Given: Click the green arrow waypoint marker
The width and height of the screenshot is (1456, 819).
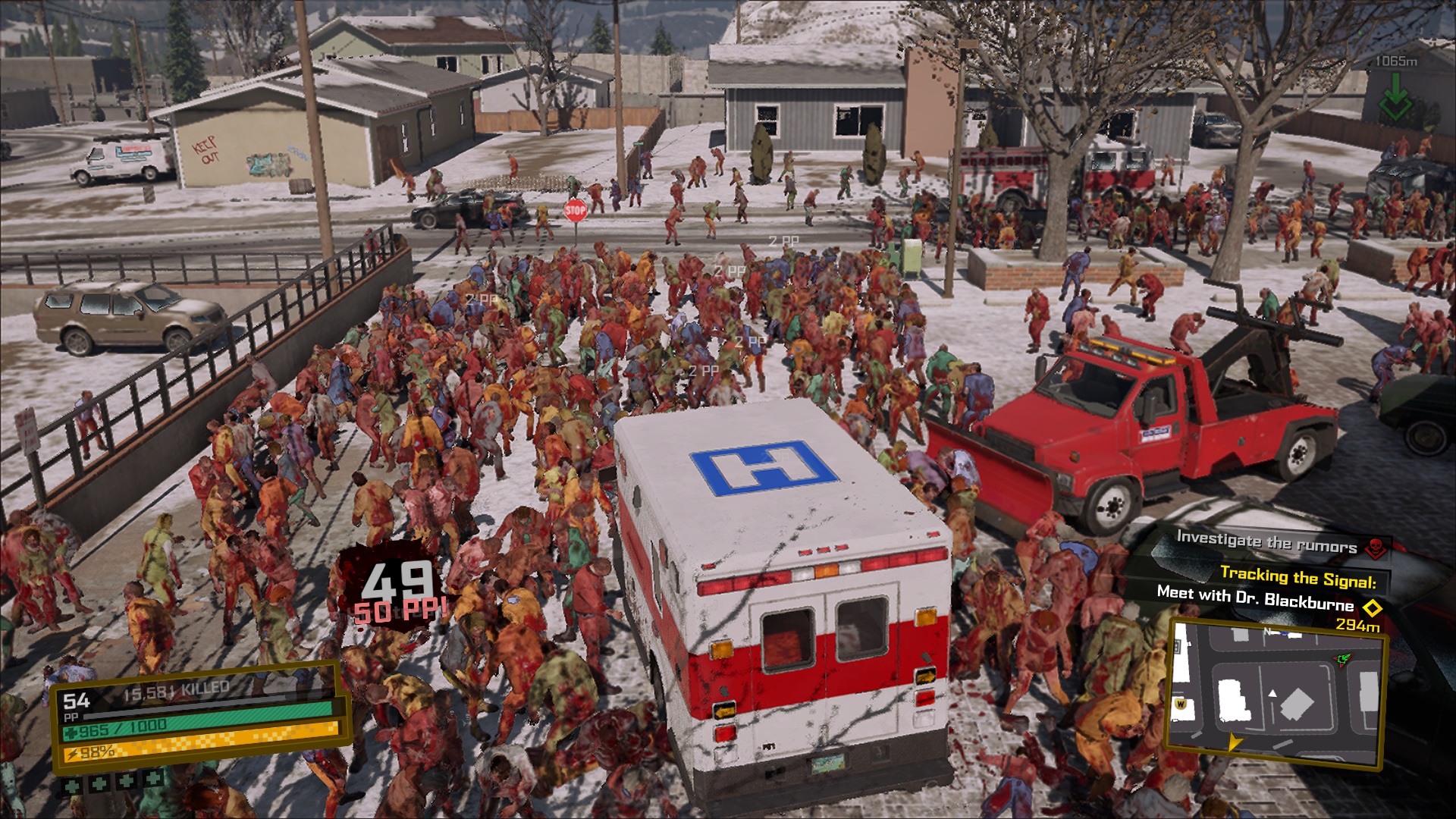Looking at the screenshot, I should tap(1395, 105).
